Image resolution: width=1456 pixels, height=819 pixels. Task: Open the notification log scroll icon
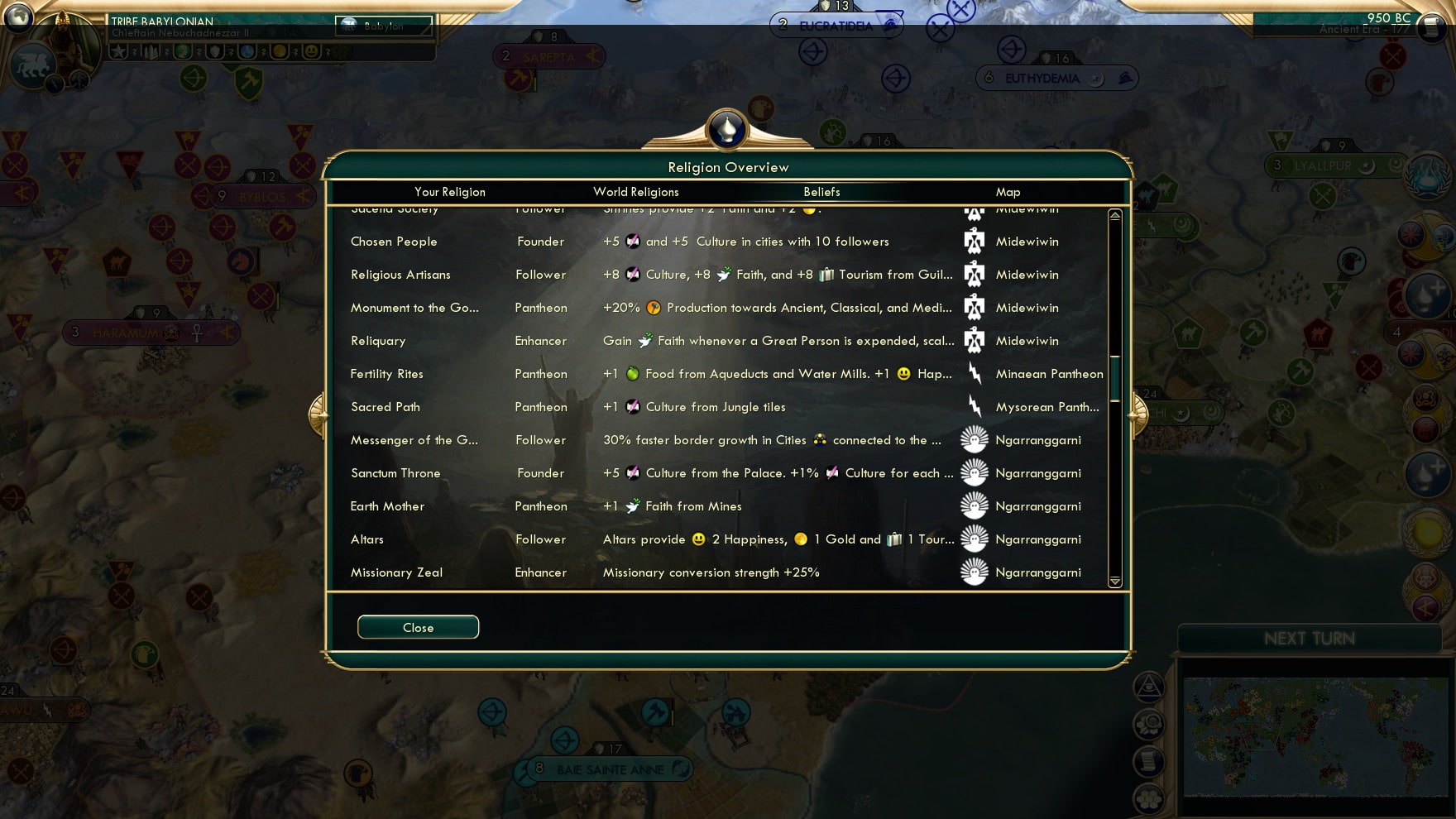pyautogui.click(x=1150, y=761)
